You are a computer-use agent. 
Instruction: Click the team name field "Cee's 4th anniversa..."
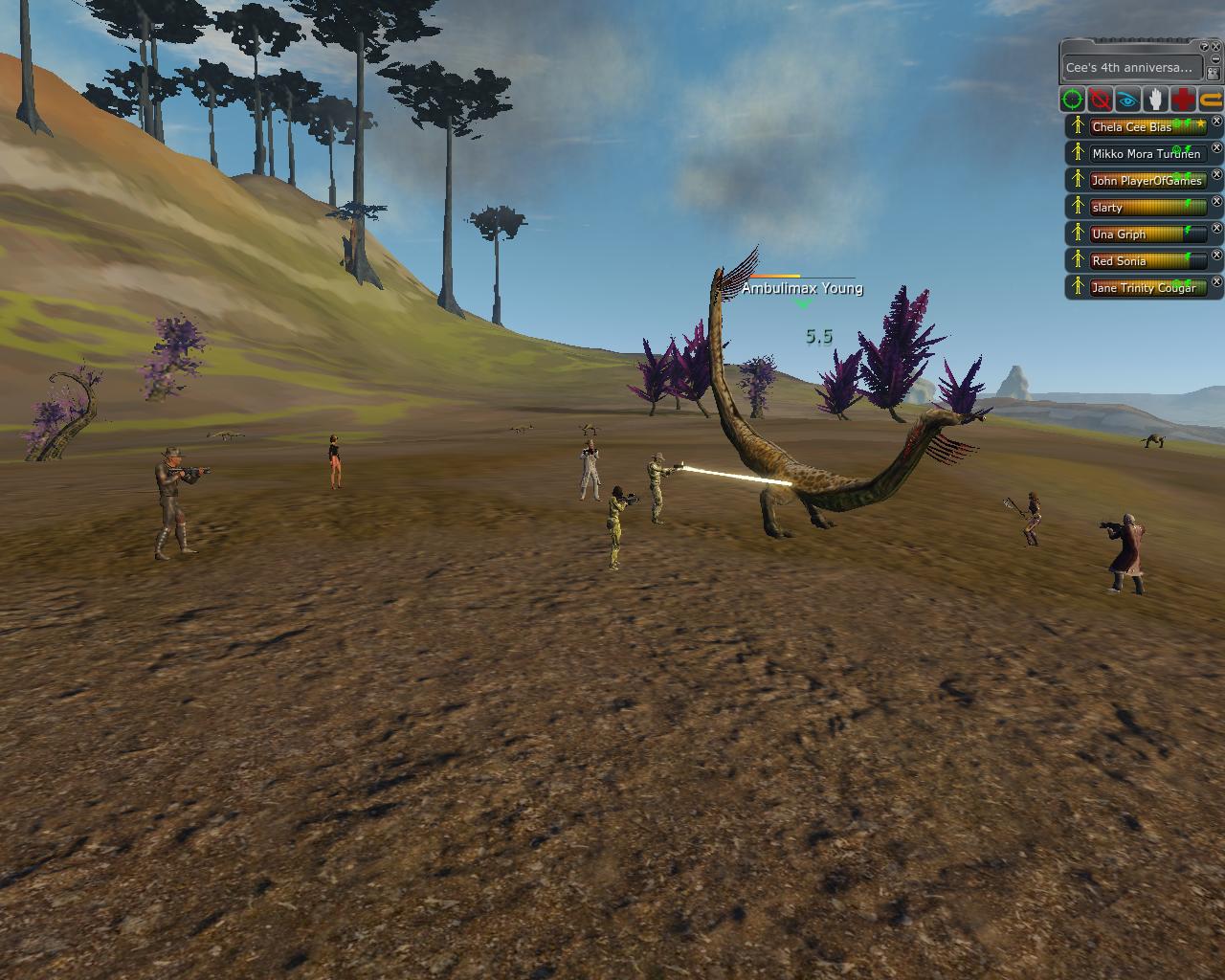[x=1129, y=68]
